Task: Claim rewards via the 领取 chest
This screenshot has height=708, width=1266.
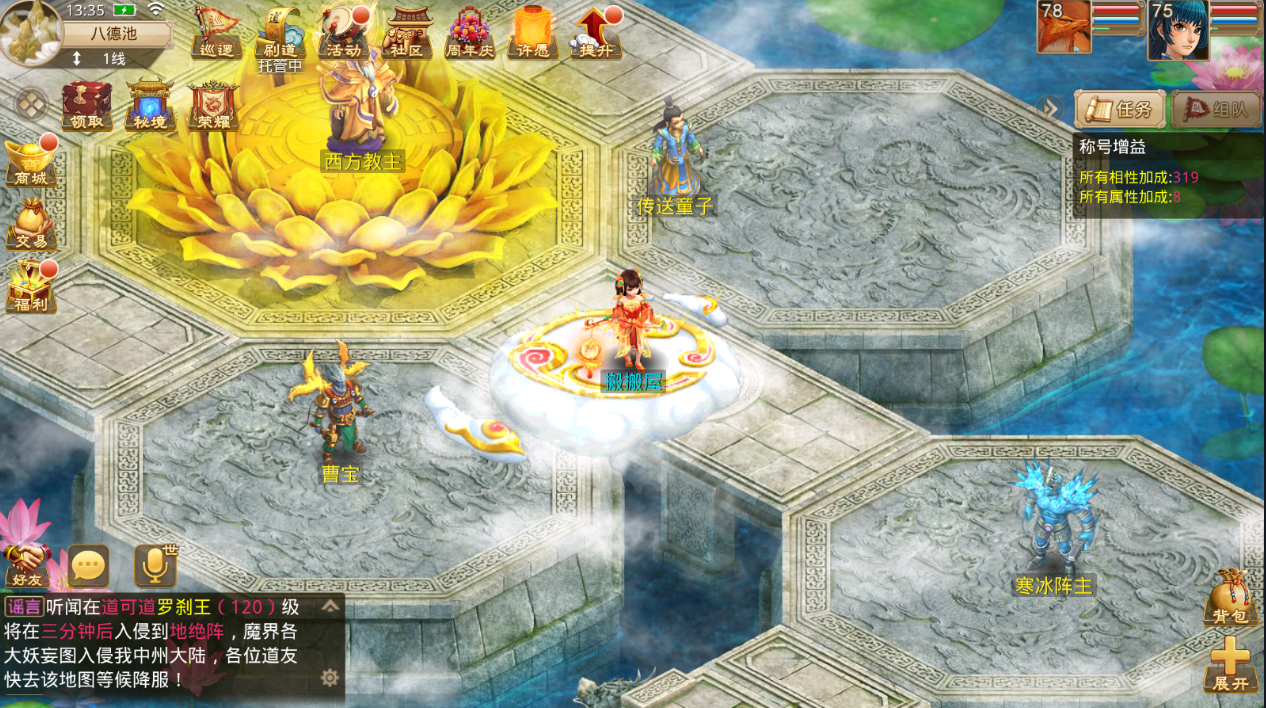Action: [87, 105]
